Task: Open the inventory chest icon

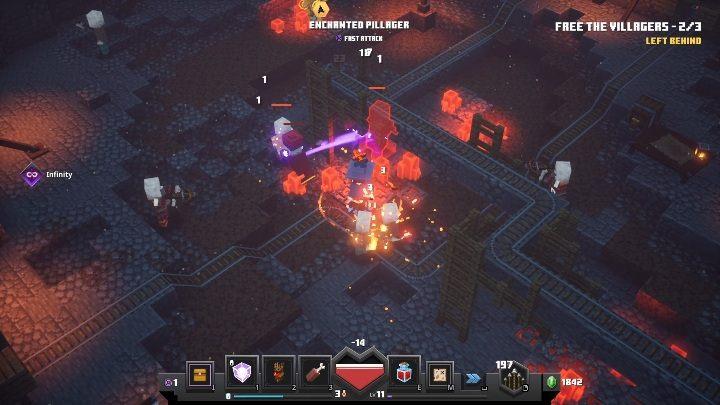Action: (200, 374)
